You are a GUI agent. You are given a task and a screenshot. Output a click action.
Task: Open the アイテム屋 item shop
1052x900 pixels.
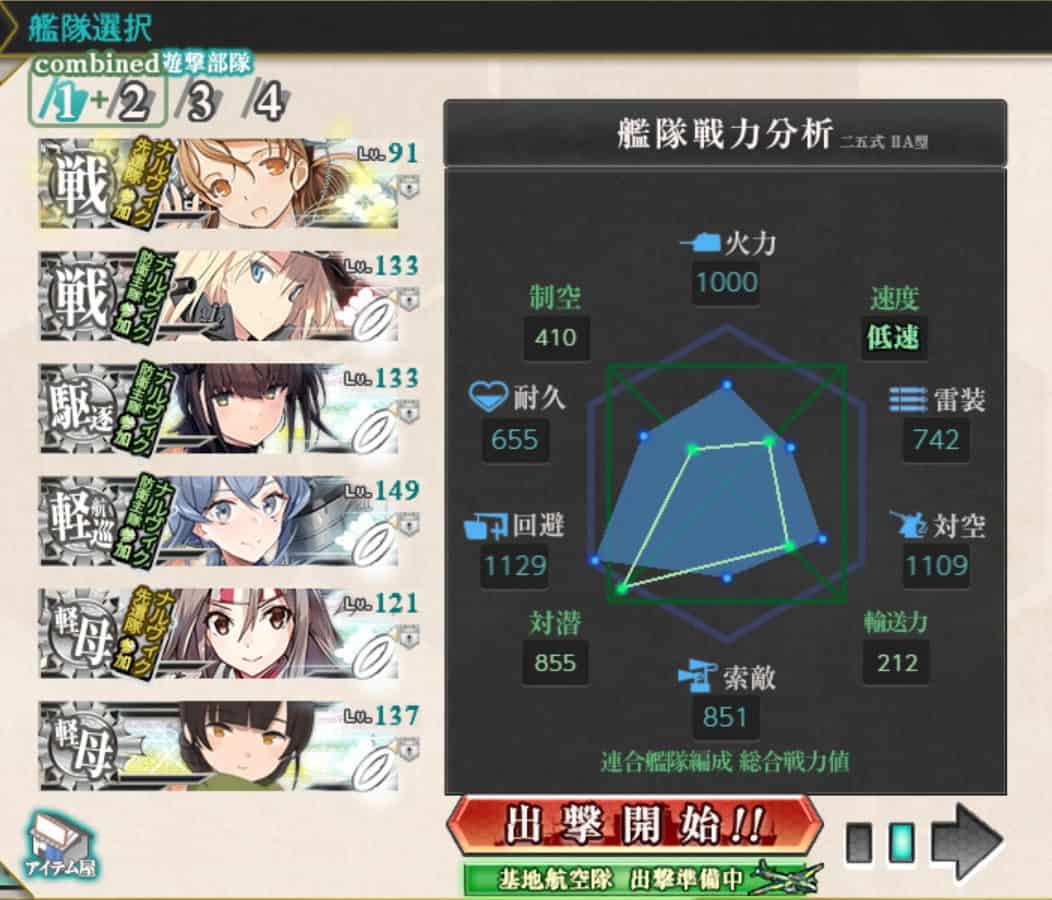pos(62,846)
